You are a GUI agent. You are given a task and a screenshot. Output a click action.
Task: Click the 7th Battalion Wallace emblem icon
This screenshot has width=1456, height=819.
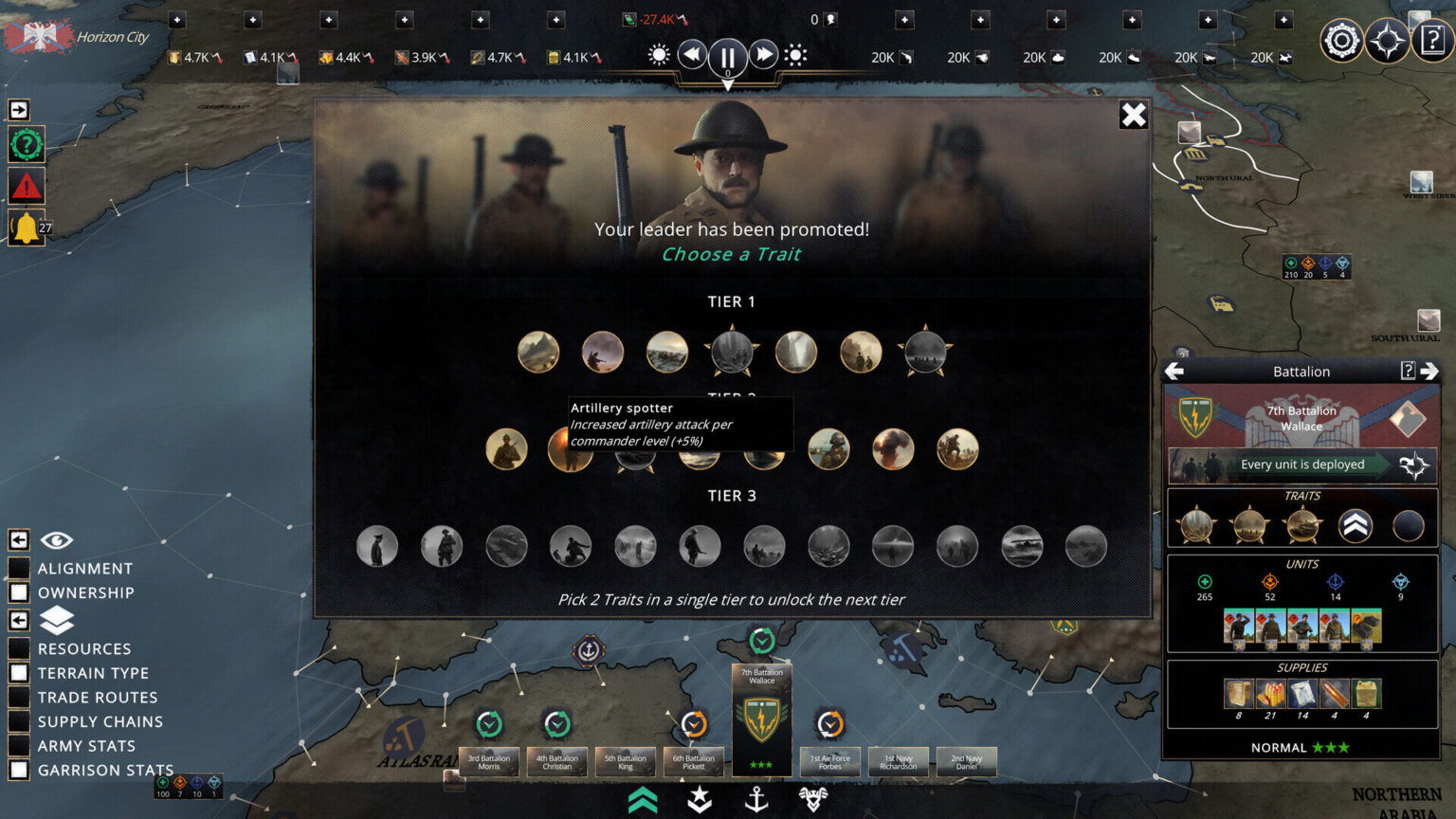pos(1193,418)
